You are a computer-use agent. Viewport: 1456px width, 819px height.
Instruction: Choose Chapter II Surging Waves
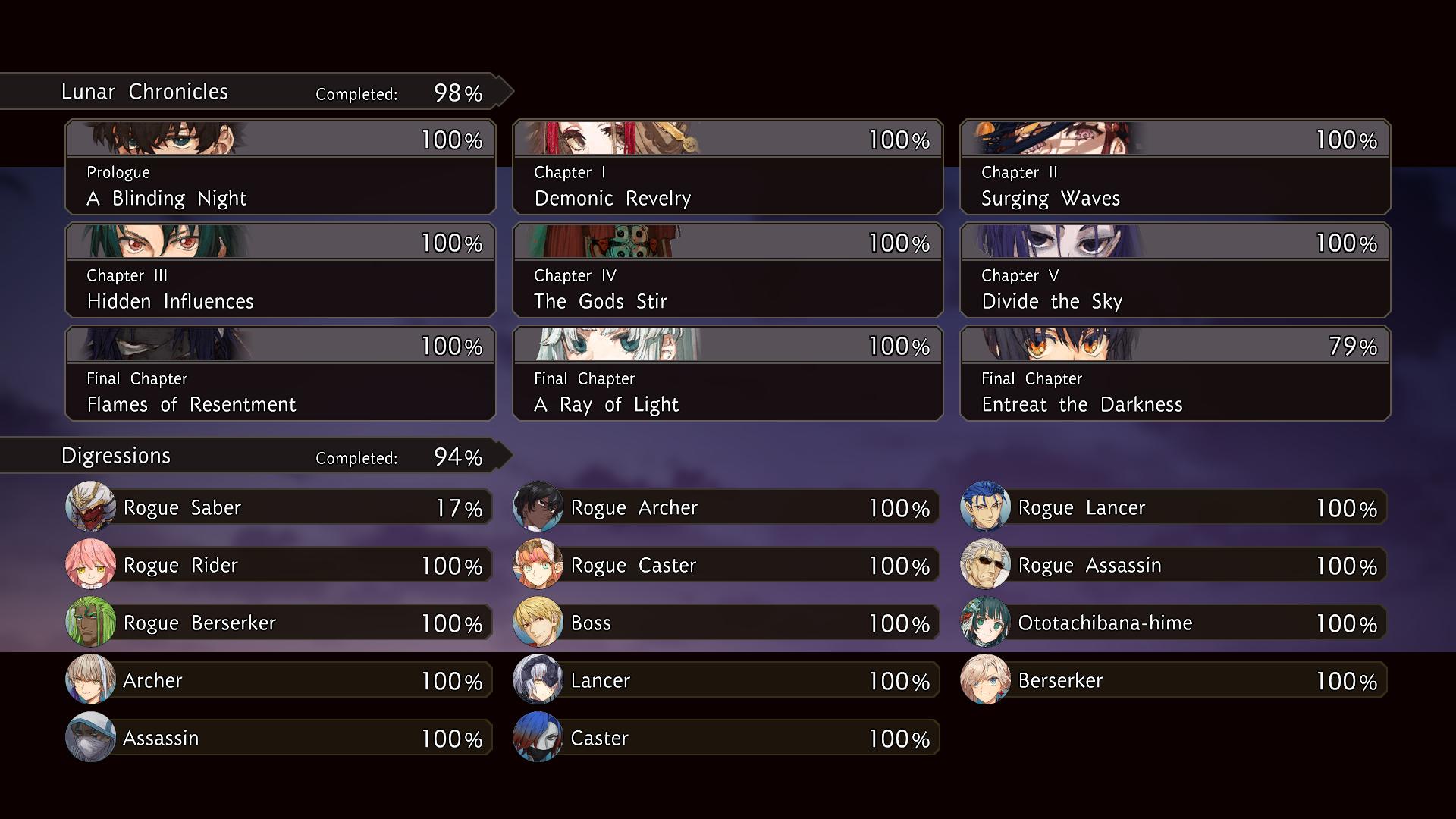(1175, 168)
